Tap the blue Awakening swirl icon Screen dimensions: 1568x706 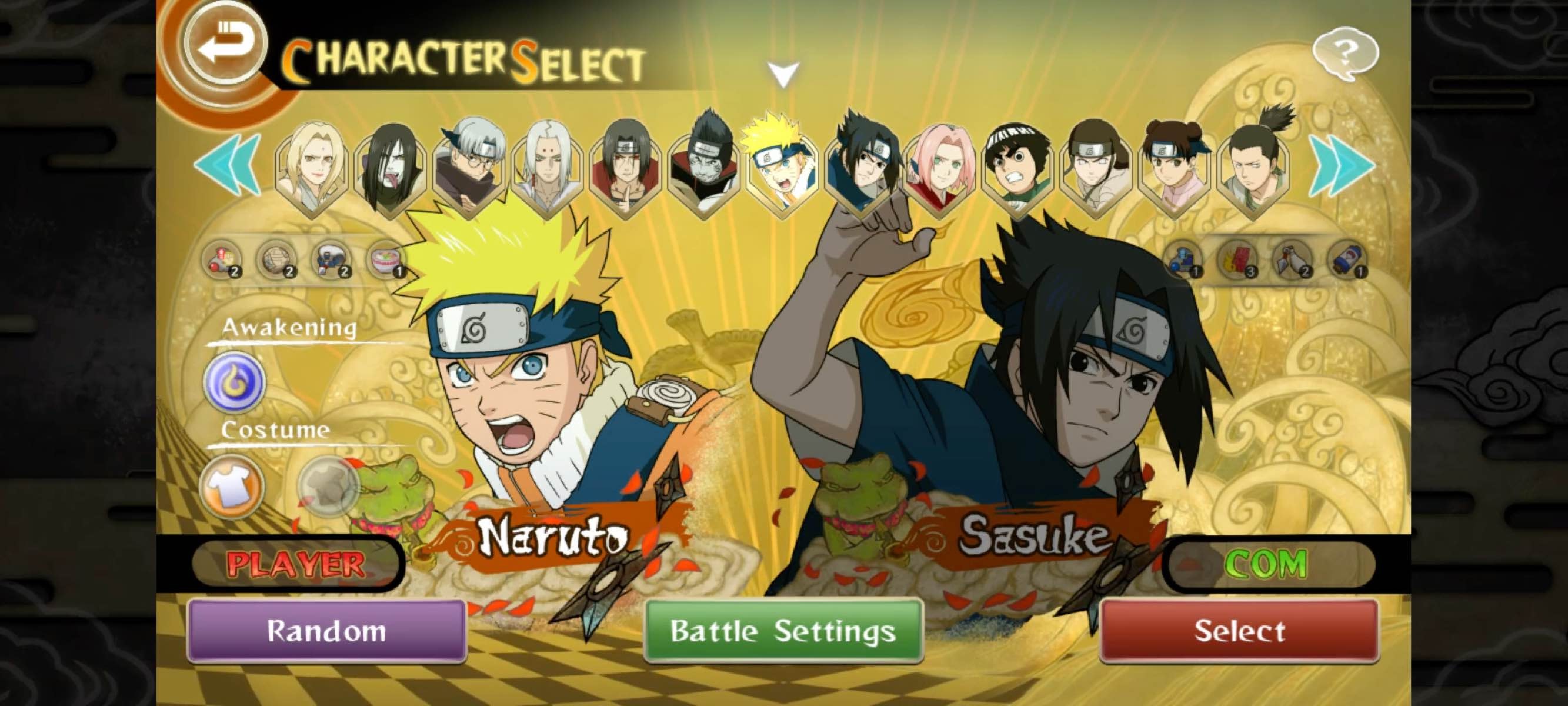pyautogui.click(x=234, y=382)
